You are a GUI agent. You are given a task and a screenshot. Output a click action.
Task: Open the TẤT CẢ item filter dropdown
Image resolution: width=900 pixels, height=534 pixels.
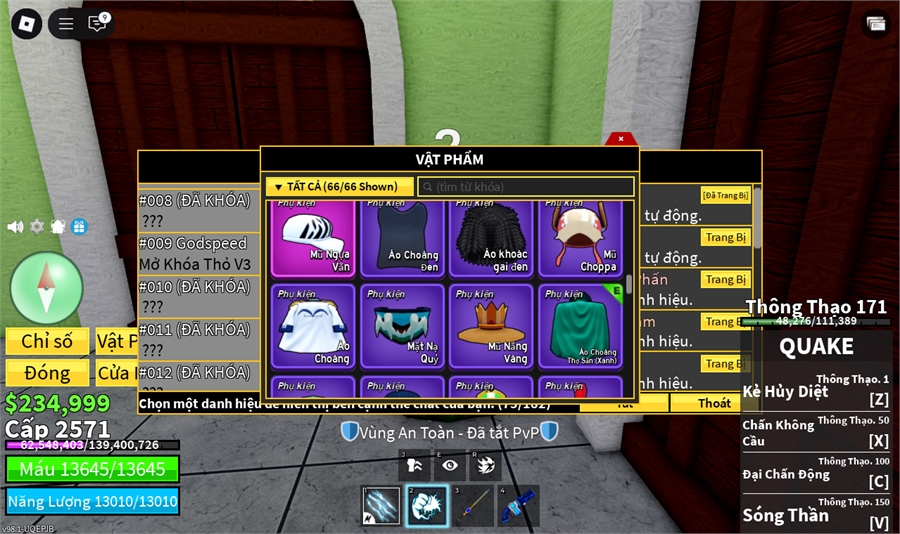339,186
